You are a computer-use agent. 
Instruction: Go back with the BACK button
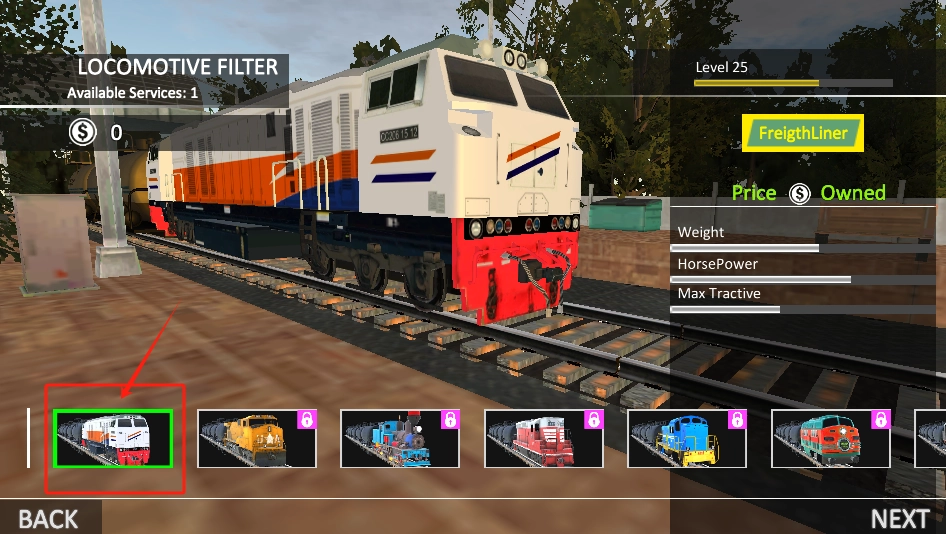48,518
